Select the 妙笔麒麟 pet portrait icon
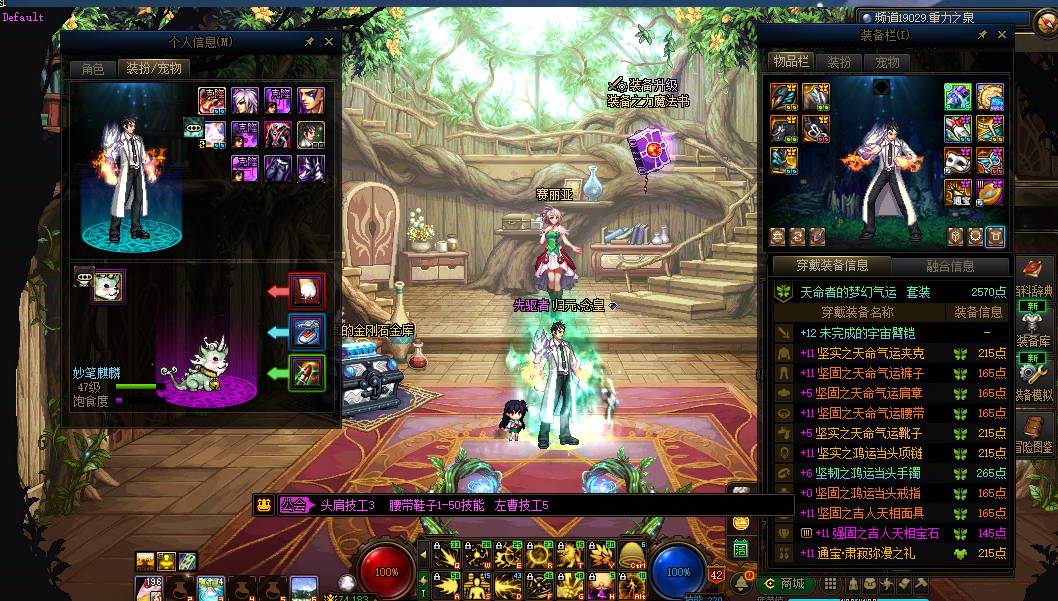 point(108,286)
